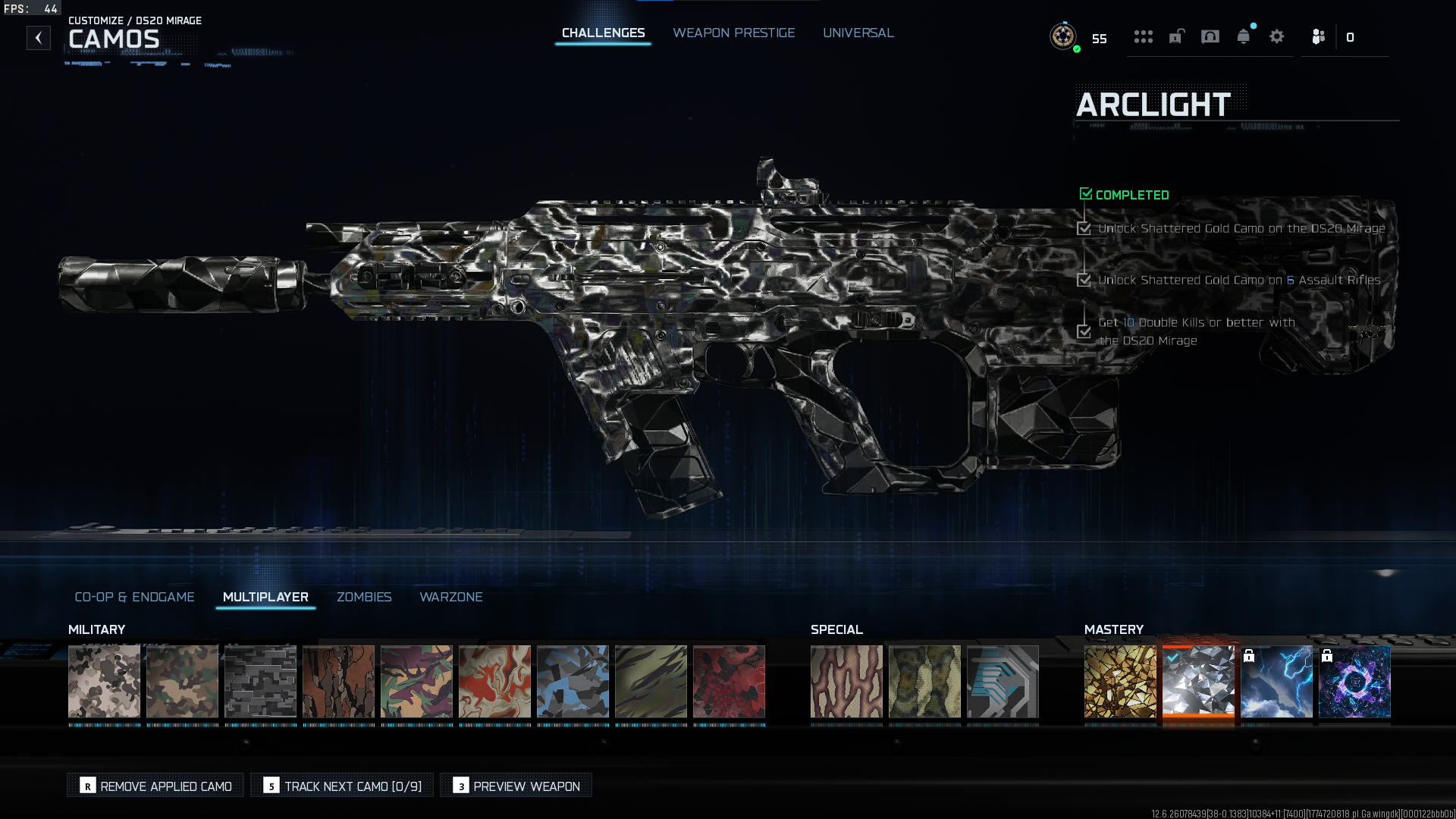Image resolution: width=1456 pixels, height=819 pixels.
Task: Check the notifications bell
Action: coord(1243,36)
